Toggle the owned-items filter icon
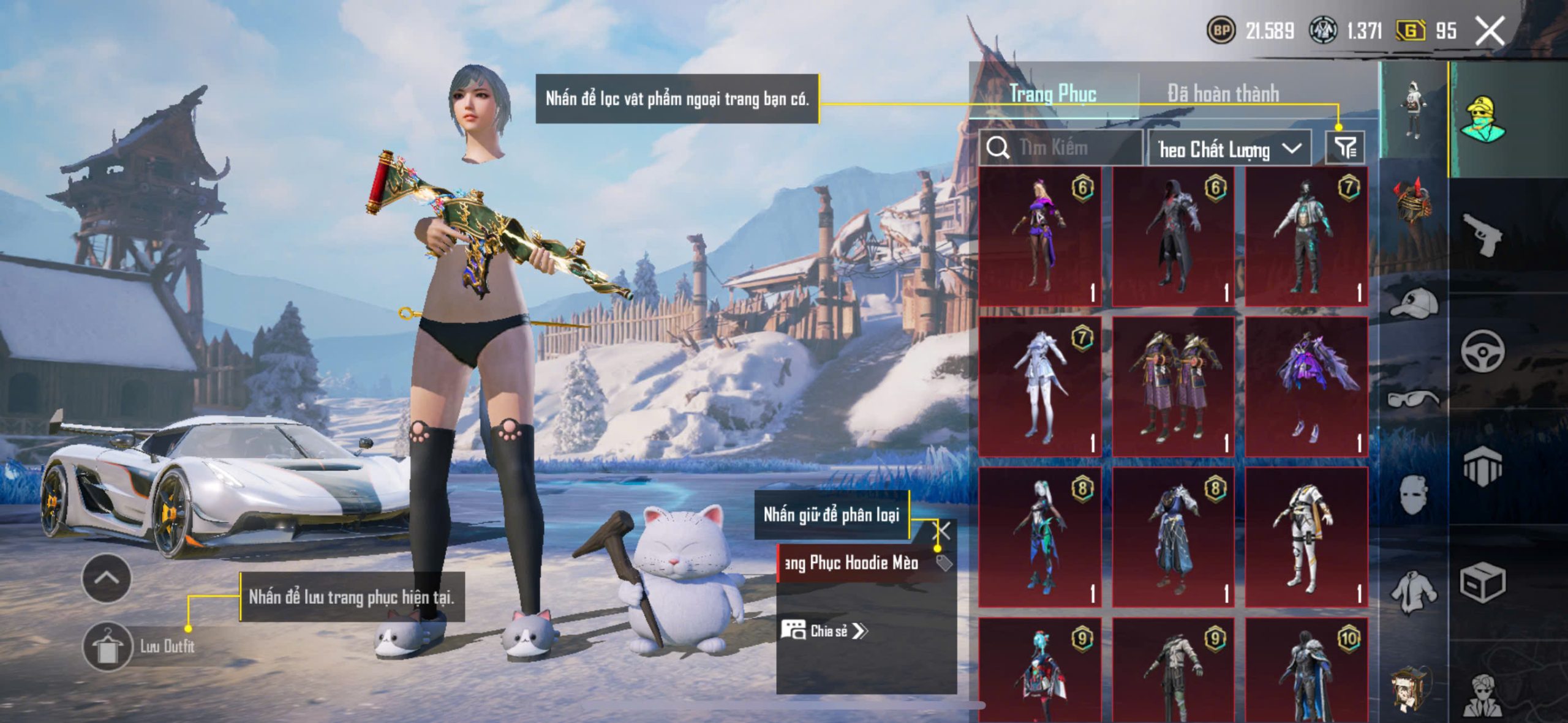This screenshot has height=723, width=1568. (x=1345, y=148)
